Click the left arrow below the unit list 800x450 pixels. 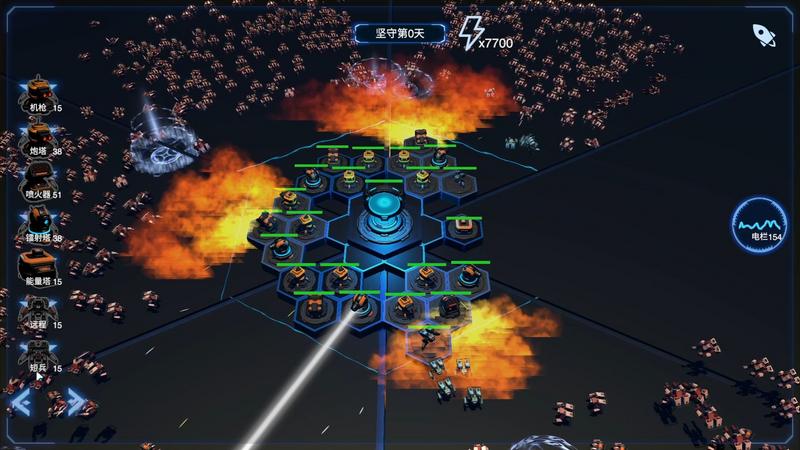21,403
